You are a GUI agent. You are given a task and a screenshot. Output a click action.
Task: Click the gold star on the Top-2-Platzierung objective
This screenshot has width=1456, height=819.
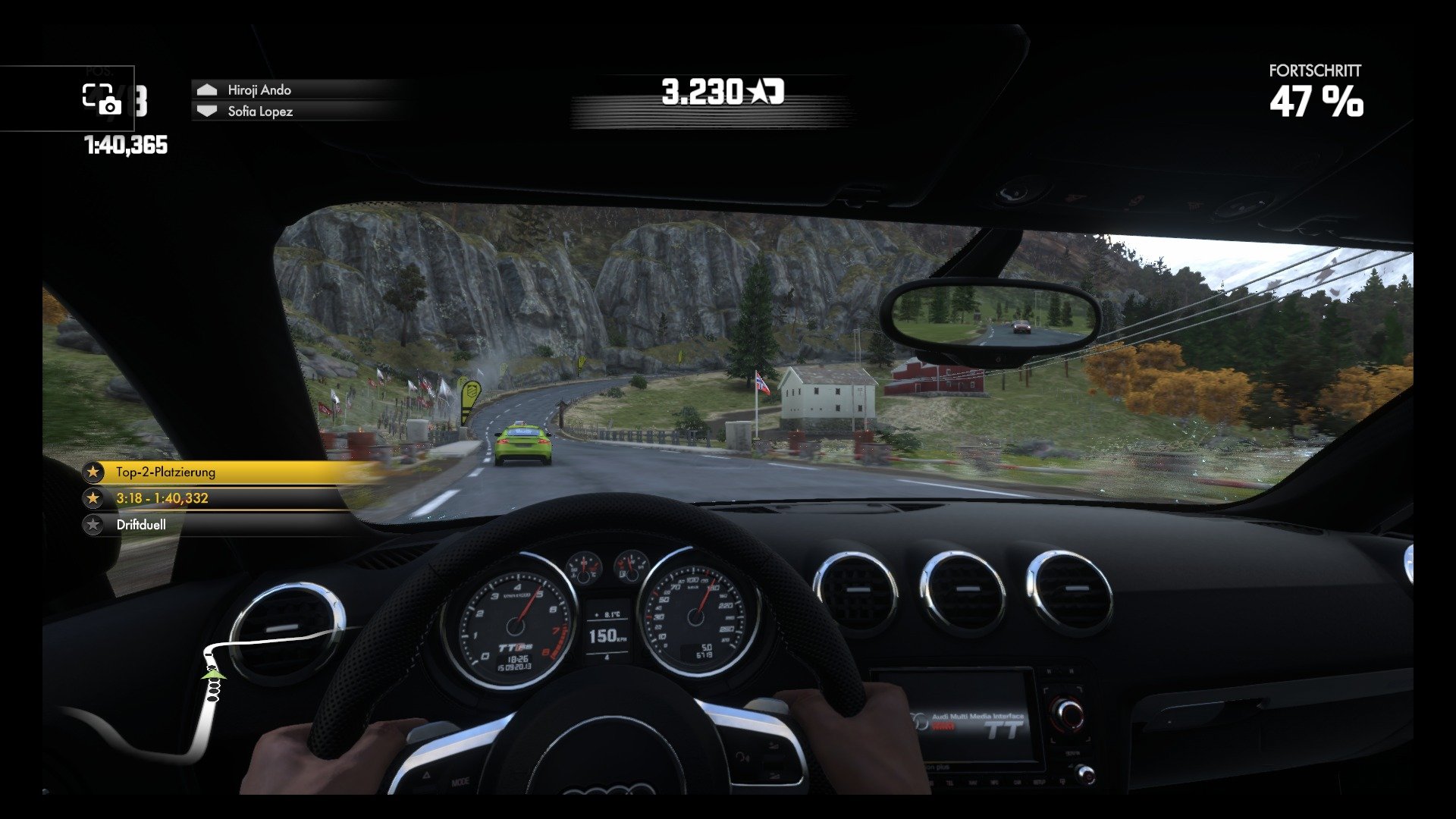(x=95, y=472)
